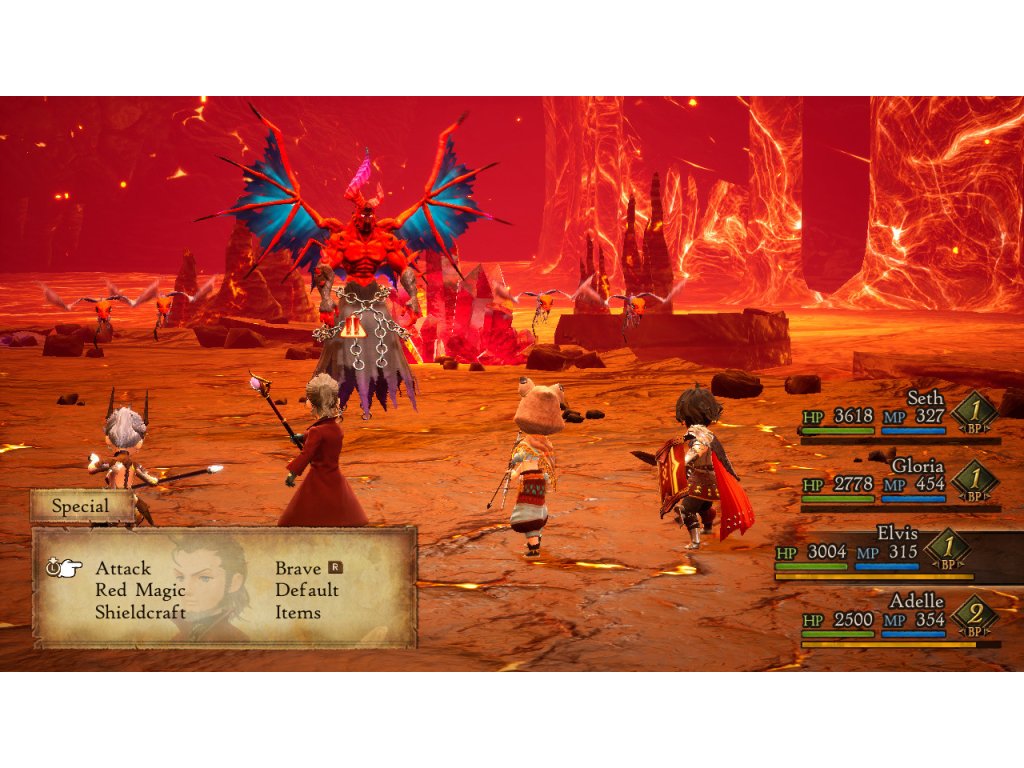Choose the Default command

307,590
